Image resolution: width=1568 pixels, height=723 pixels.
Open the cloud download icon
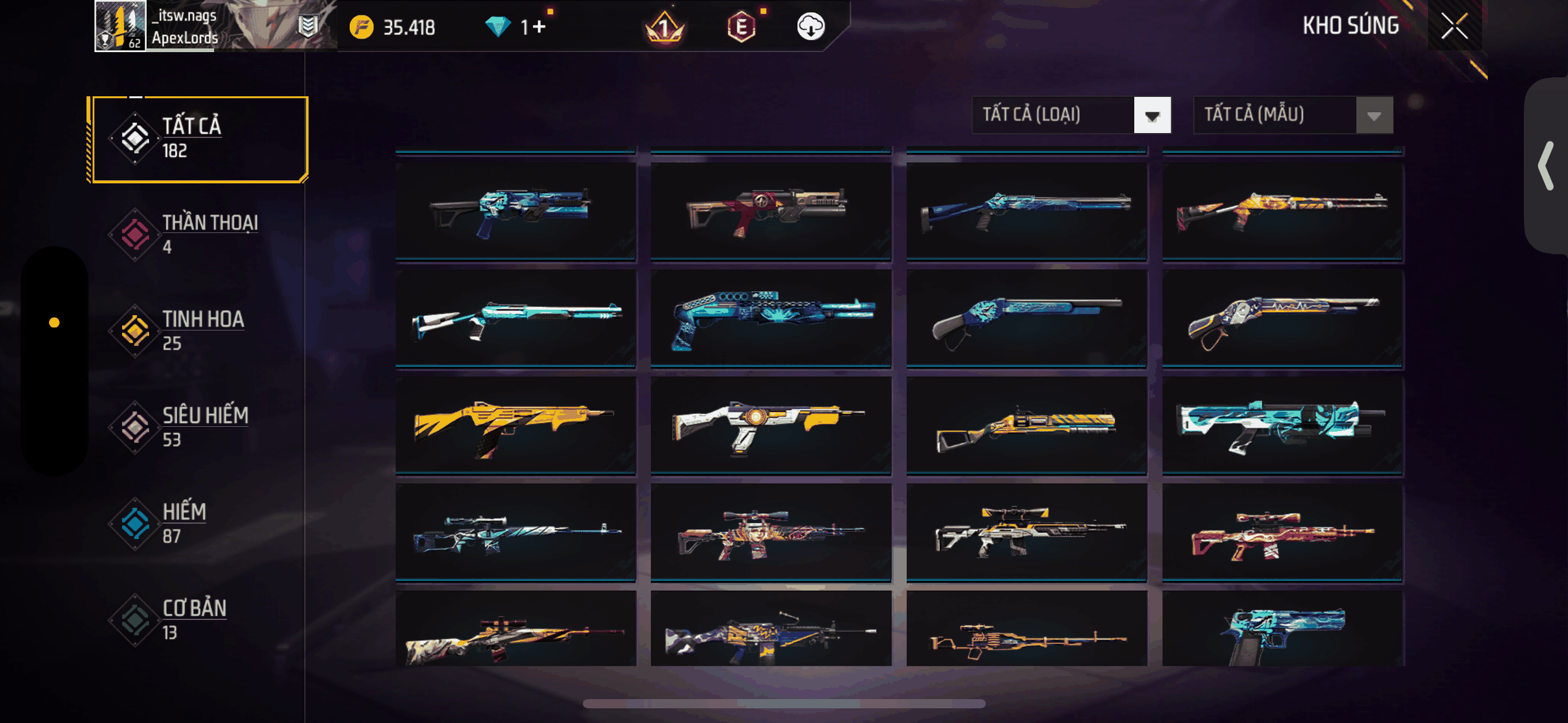click(x=810, y=27)
